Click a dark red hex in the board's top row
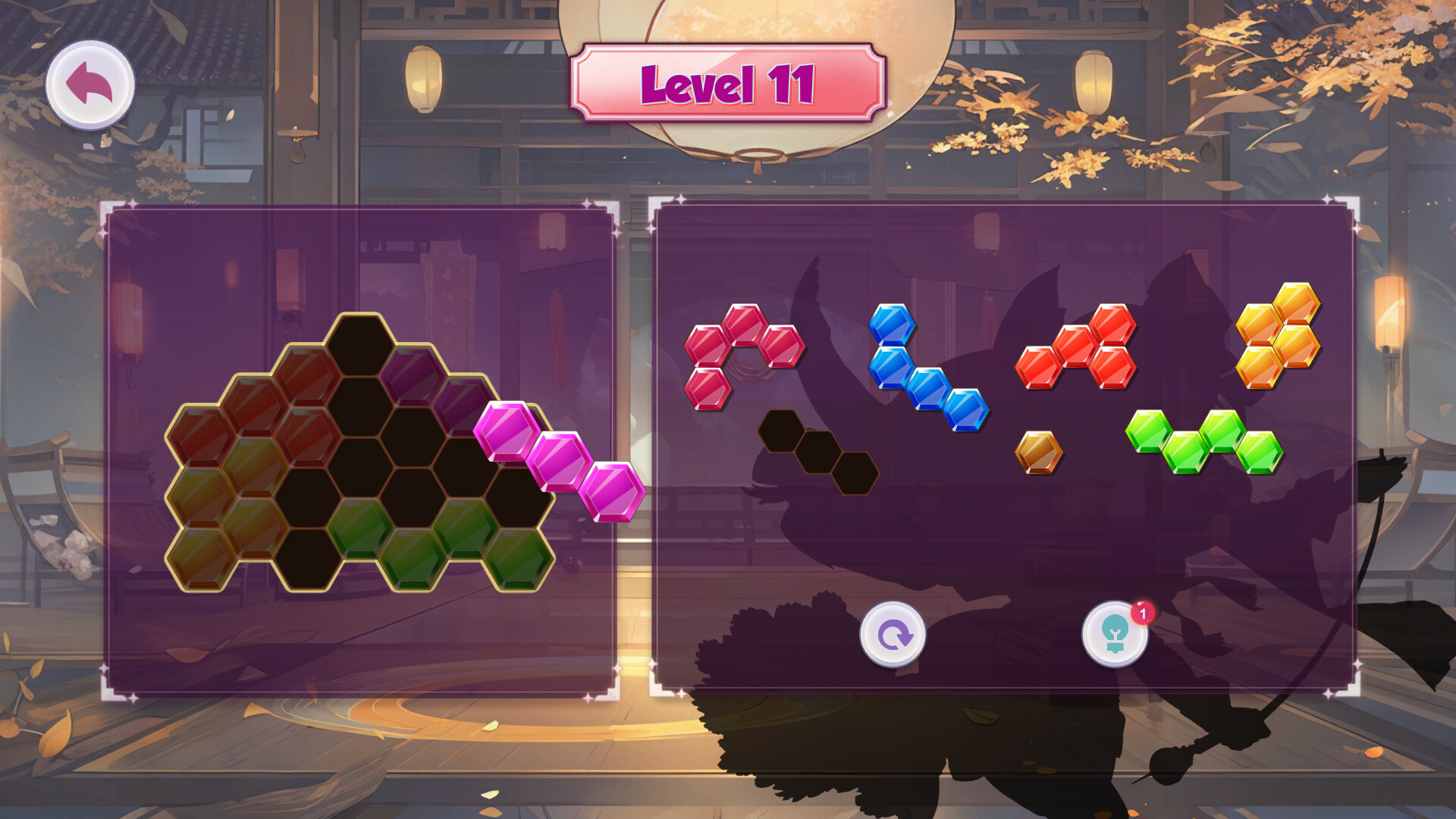1456x819 pixels. click(303, 375)
